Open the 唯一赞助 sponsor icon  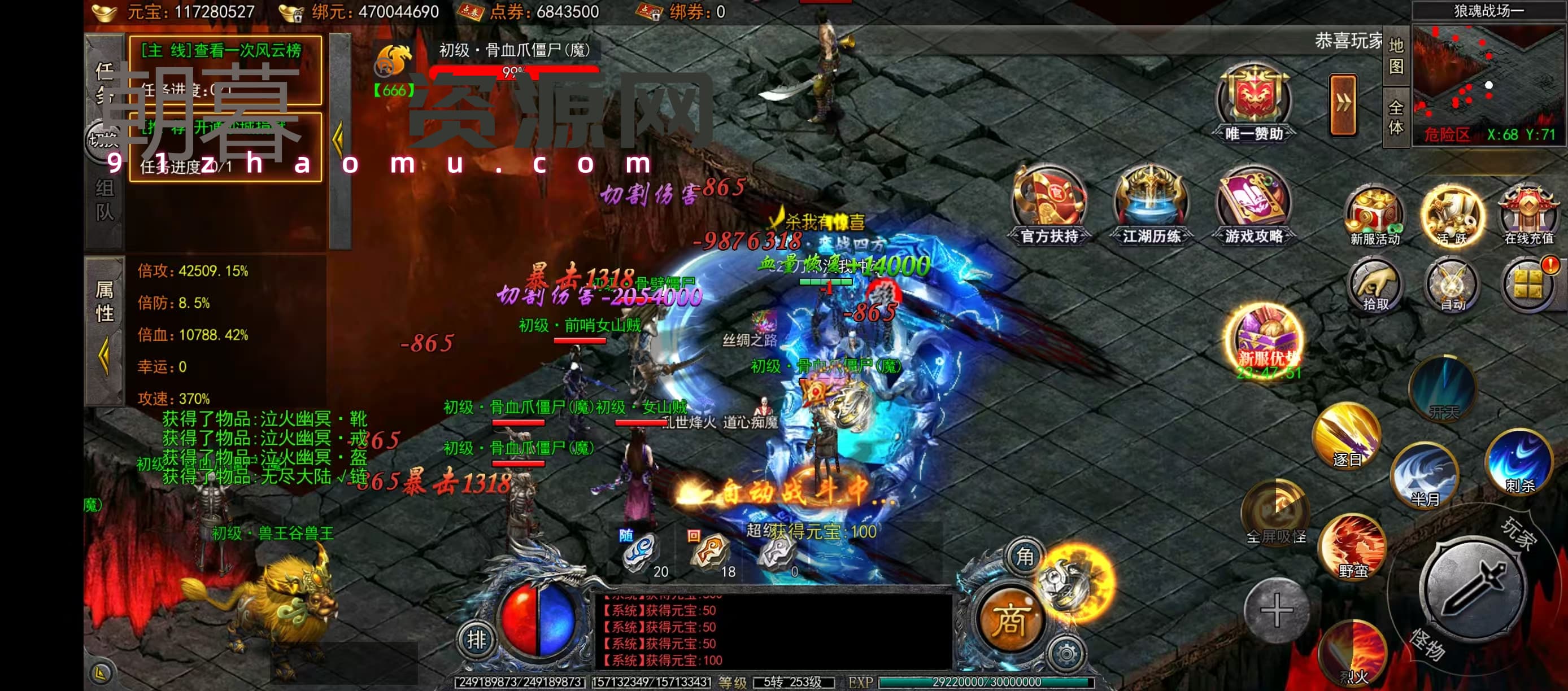tap(1253, 102)
